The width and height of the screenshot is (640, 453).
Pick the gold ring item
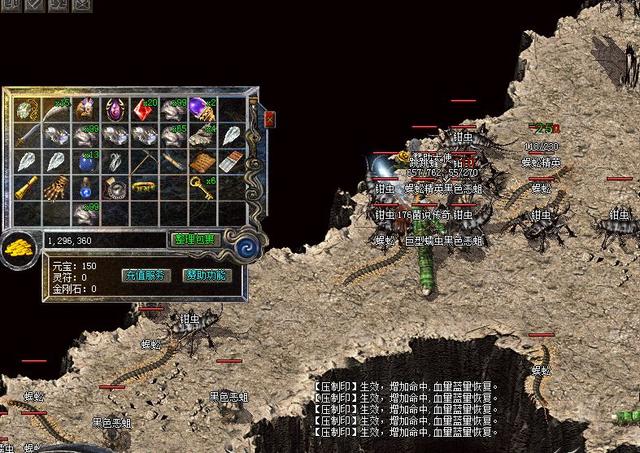coord(143,186)
